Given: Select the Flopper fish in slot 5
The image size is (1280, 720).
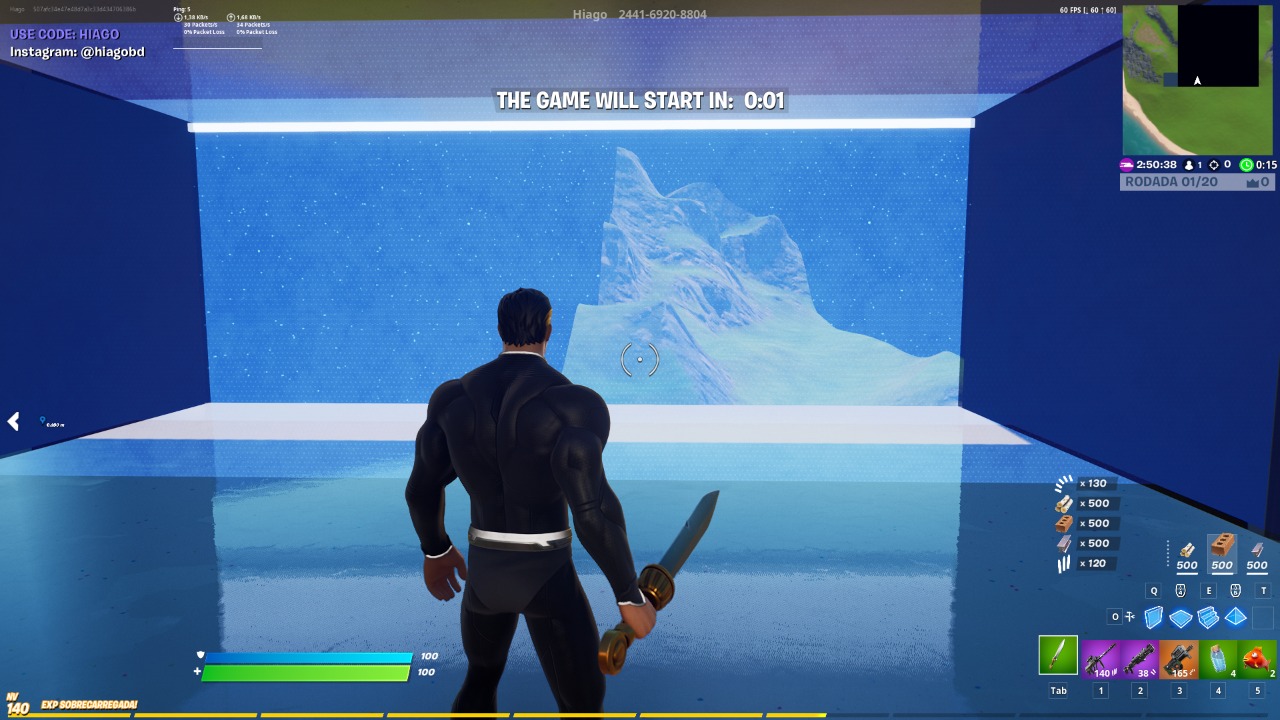Looking at the screenshot, I should pyautogui.click(x=1256, y=658).
